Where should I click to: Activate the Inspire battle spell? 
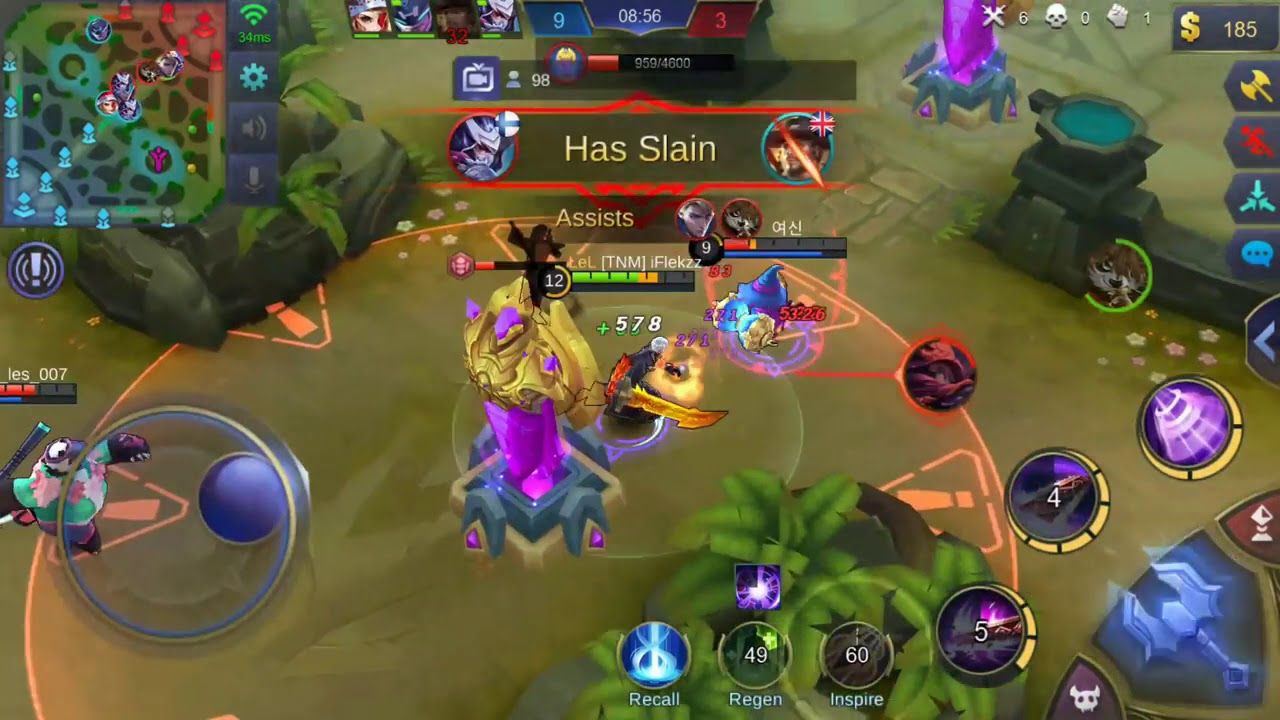pyautogui.click(x=856, y=657)
